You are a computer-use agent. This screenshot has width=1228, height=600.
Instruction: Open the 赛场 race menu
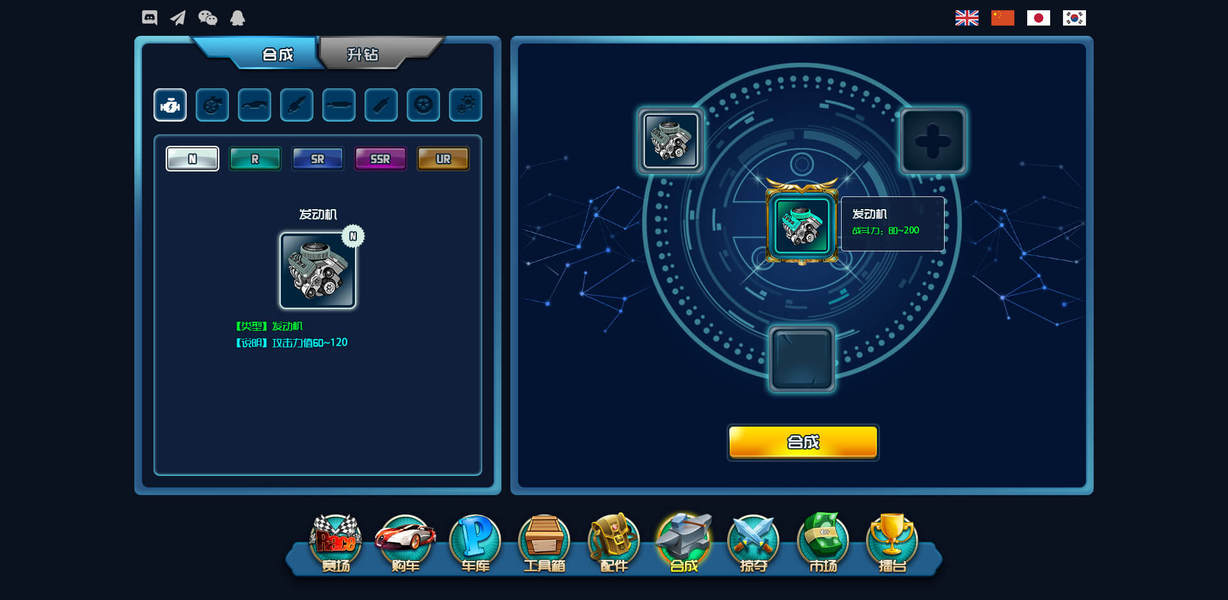point(335,543)
